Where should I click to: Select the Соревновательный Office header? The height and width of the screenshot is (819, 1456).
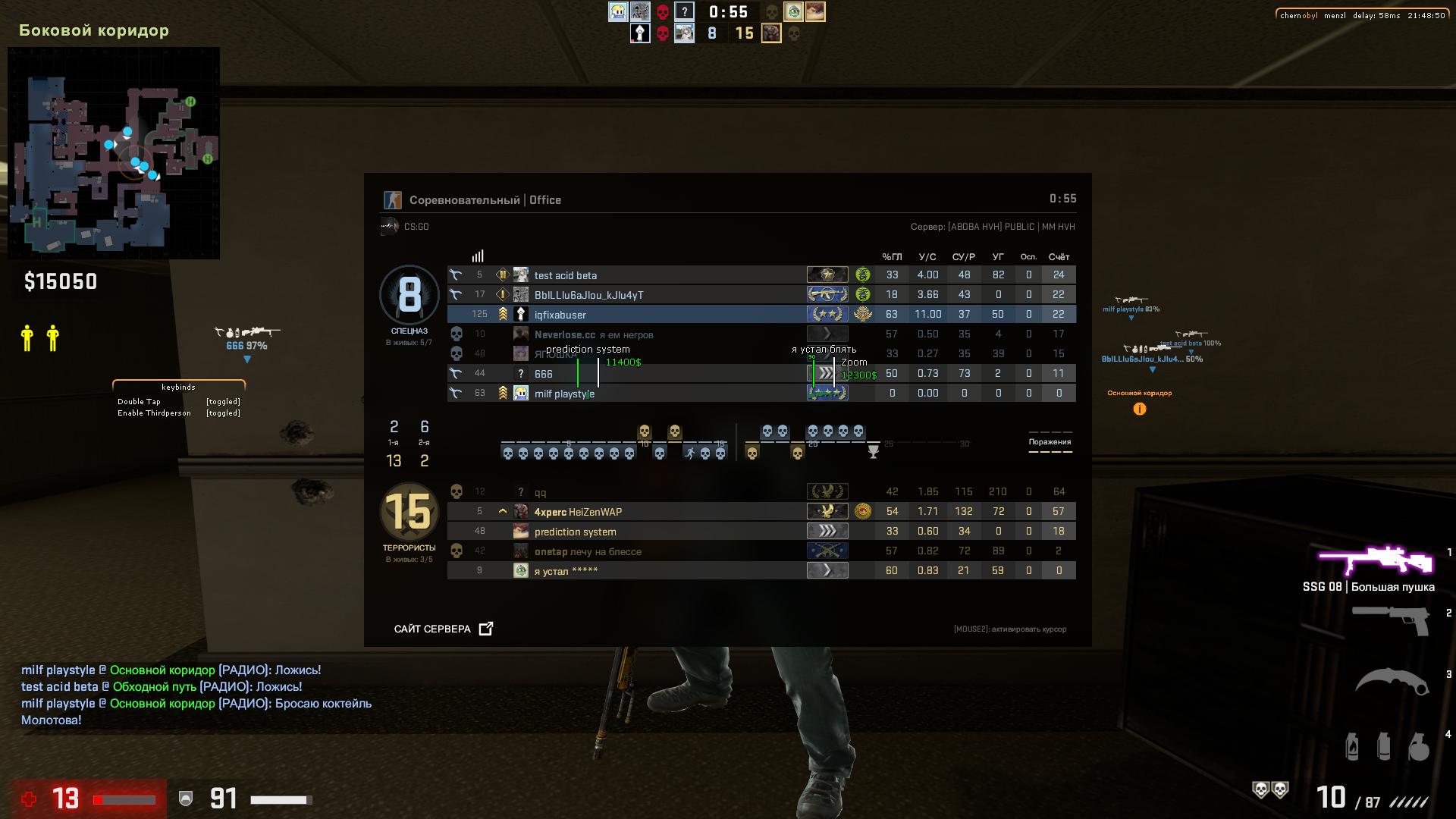(x=485, y=199)
